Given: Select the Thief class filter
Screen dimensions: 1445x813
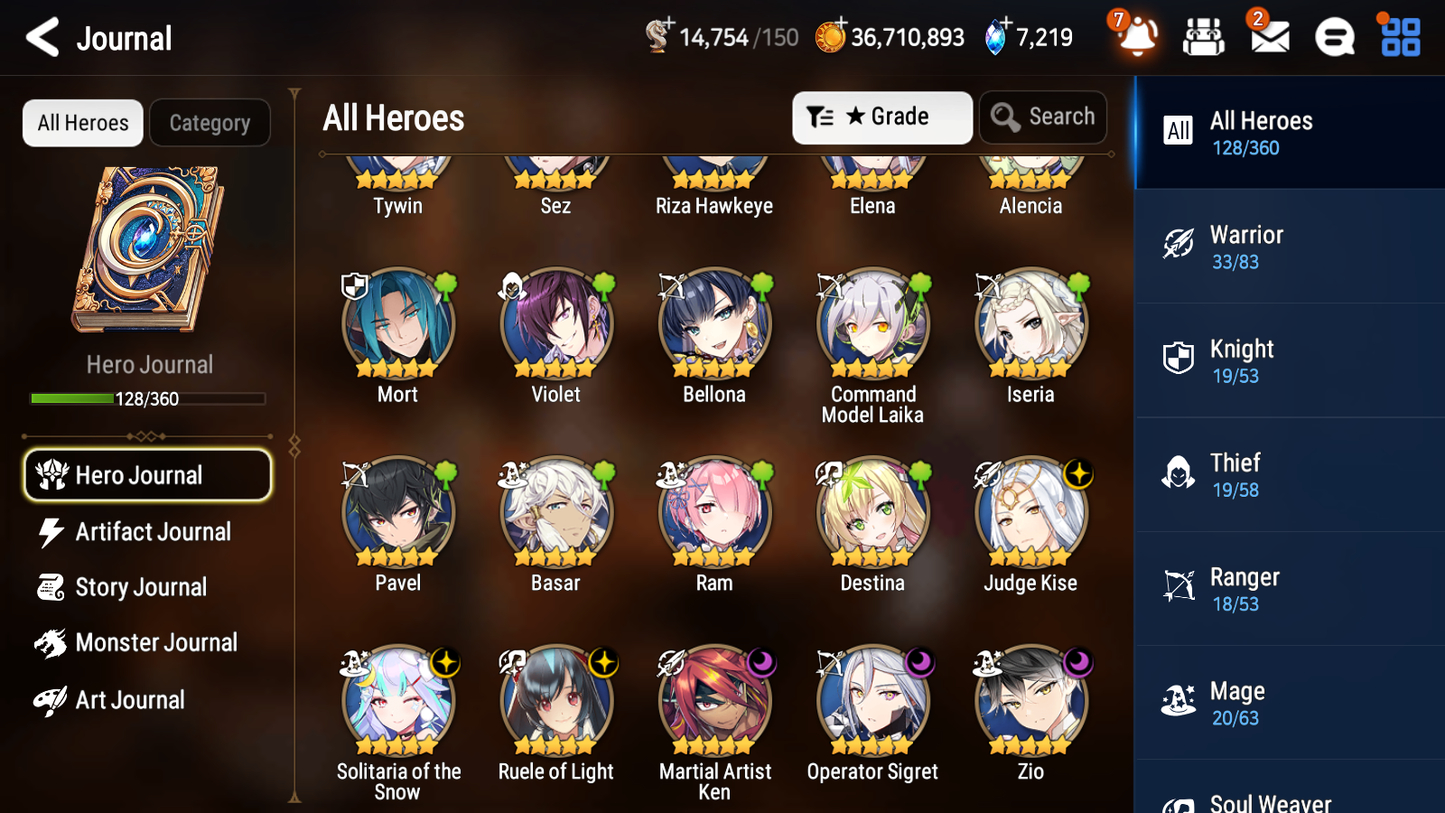Looking at the screenshot, I should 1289,474.
